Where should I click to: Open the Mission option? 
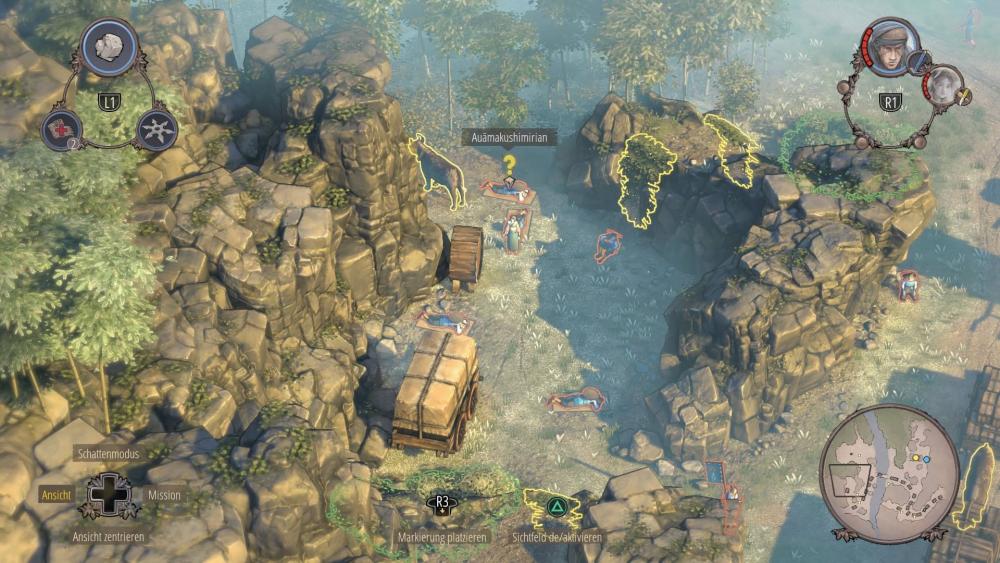pos(164,494)
